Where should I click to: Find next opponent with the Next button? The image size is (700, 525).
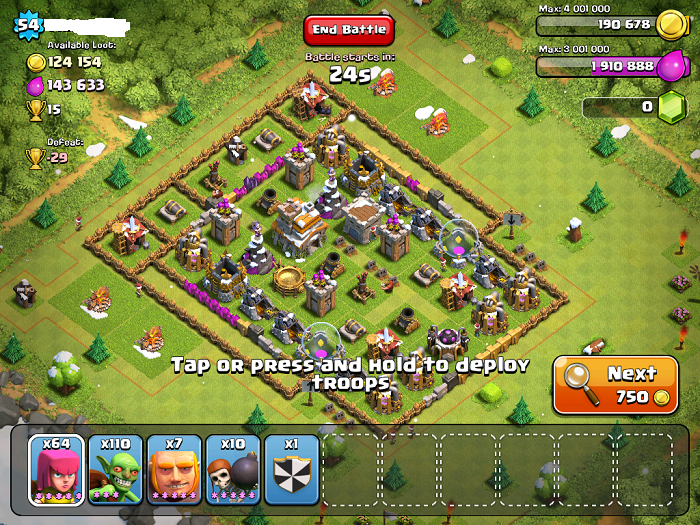615,384
